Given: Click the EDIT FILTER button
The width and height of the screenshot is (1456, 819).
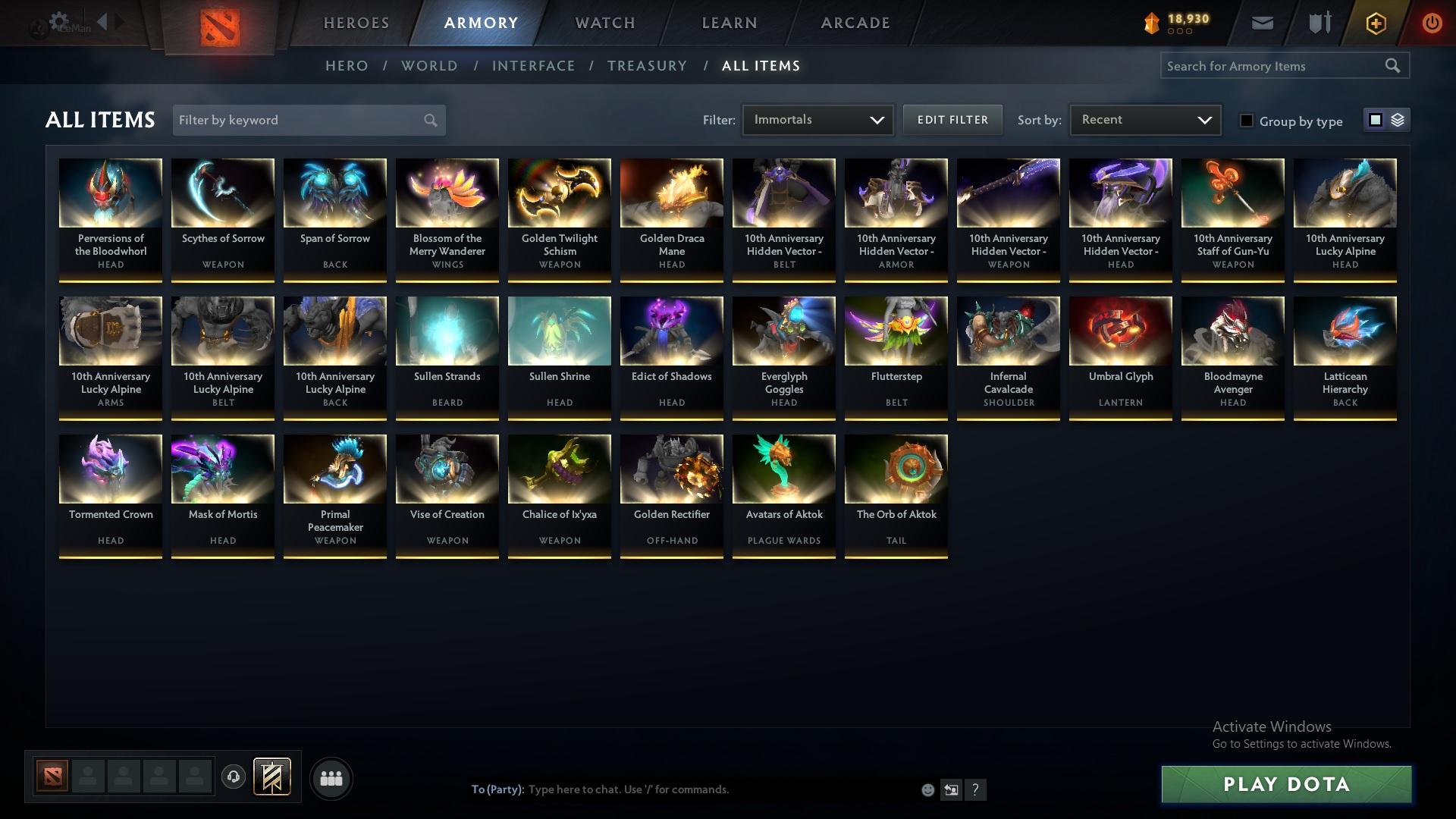Looking at the screenshot, I should [952, 119].
